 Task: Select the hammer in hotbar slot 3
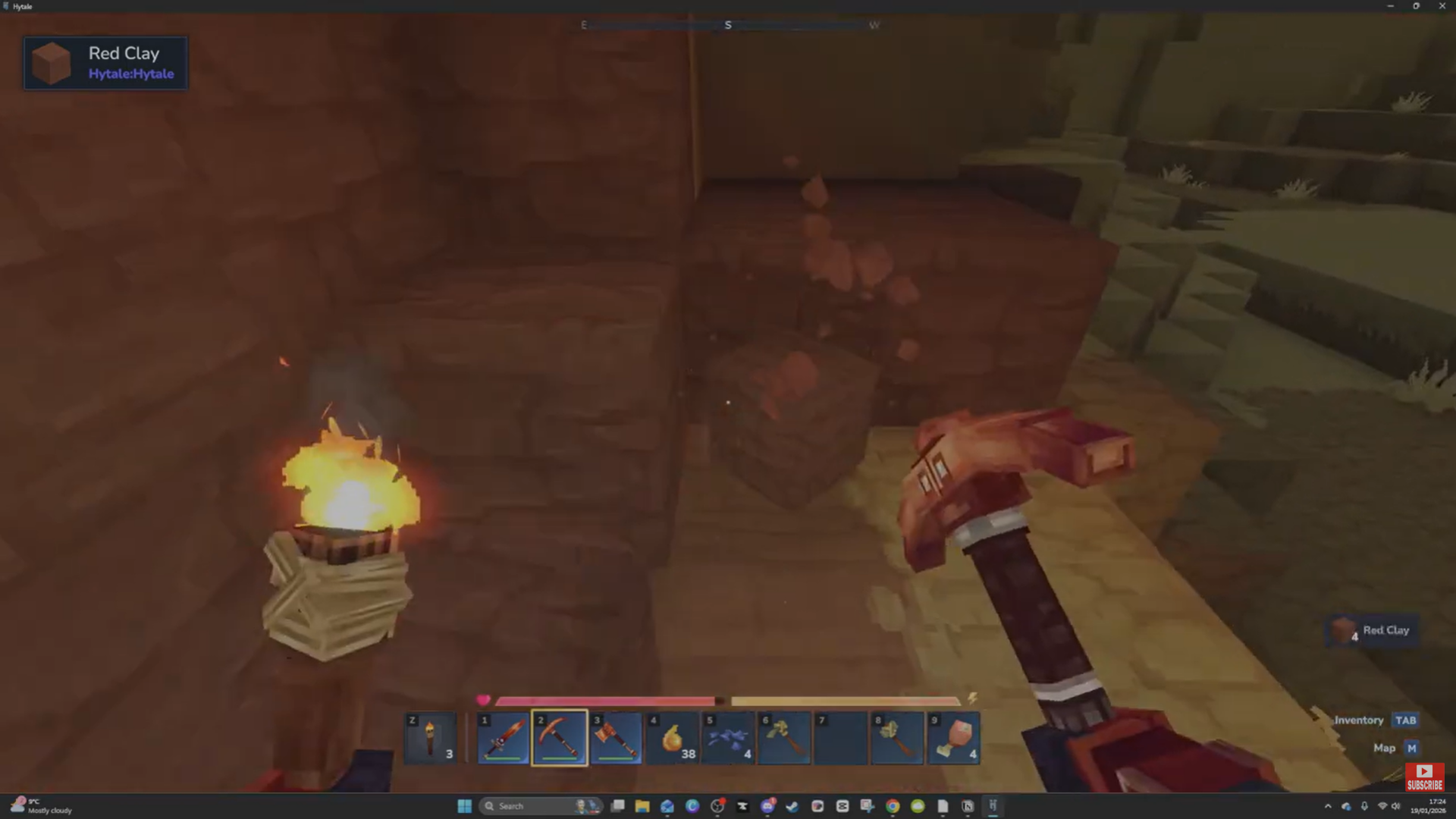pos(616,737)
